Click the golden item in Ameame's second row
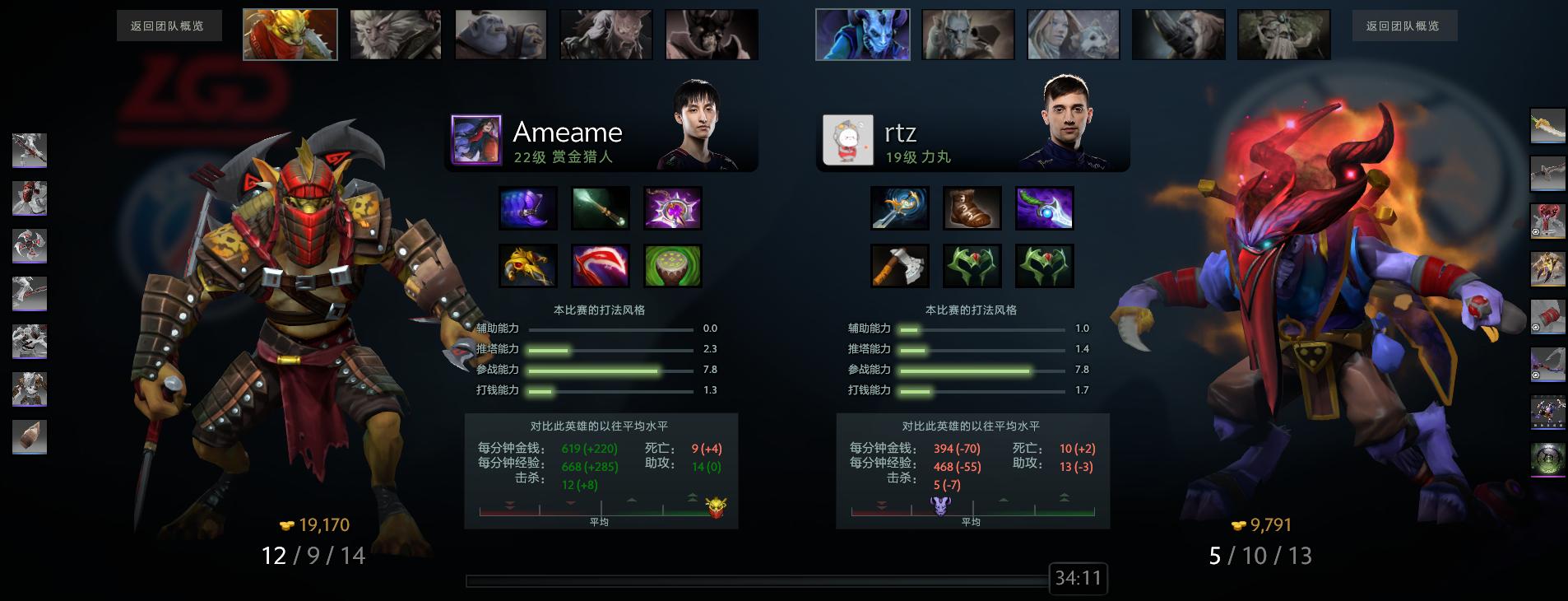Image resolution: width=1568 pixels, height=601 pixels. [527, 265]
